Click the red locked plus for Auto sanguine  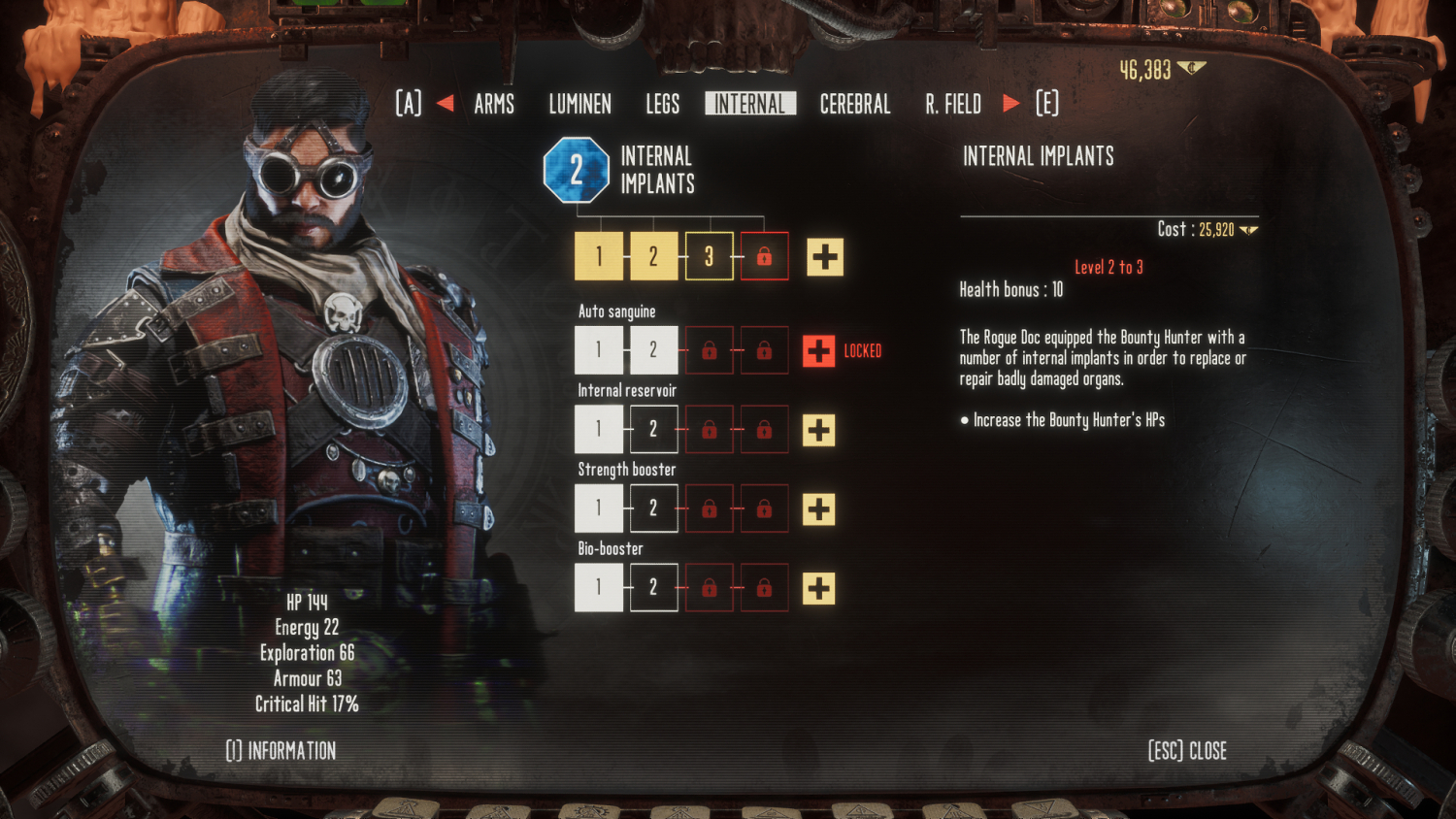coord(819,351)
